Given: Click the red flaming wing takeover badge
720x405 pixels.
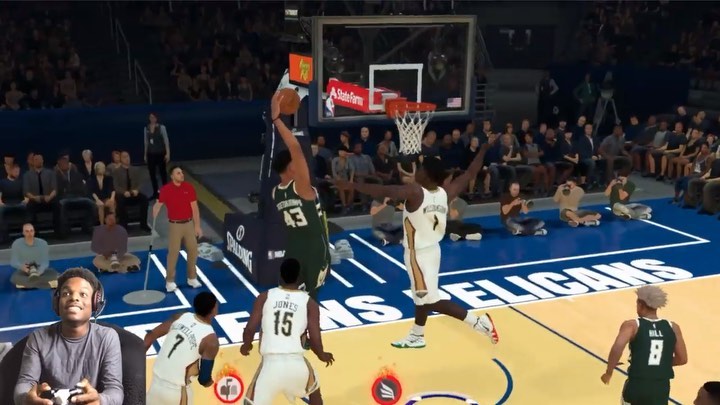Looking at the screenshot, I should click(x=386, y=389).
